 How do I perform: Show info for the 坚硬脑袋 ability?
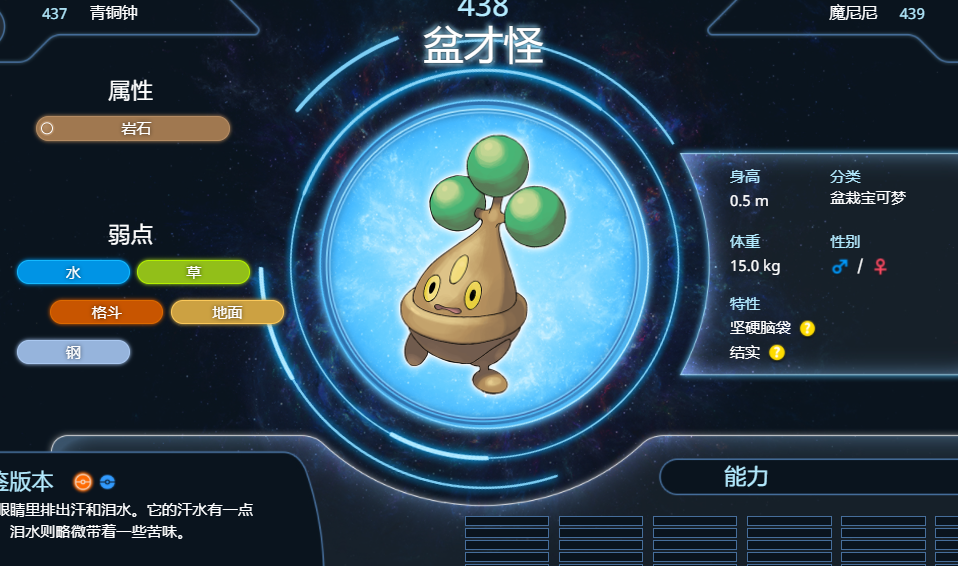tap(807, 328)
